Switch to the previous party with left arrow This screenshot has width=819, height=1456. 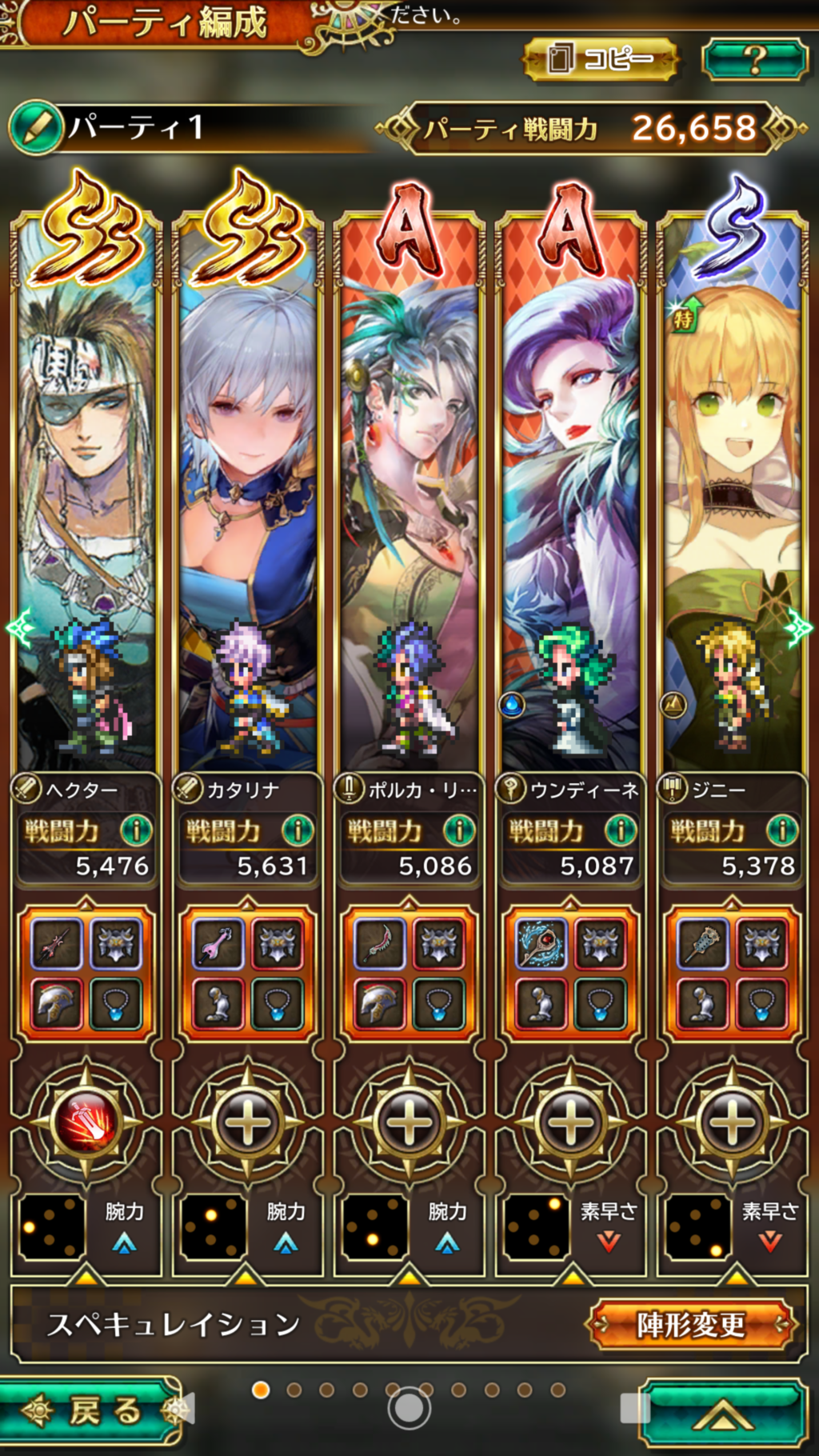(x=18, y=627)
